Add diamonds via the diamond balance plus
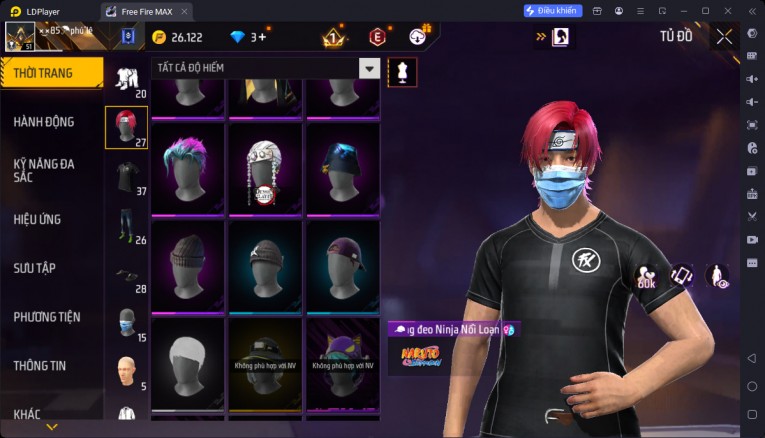 pyautogui.click(x=259, y=37)
